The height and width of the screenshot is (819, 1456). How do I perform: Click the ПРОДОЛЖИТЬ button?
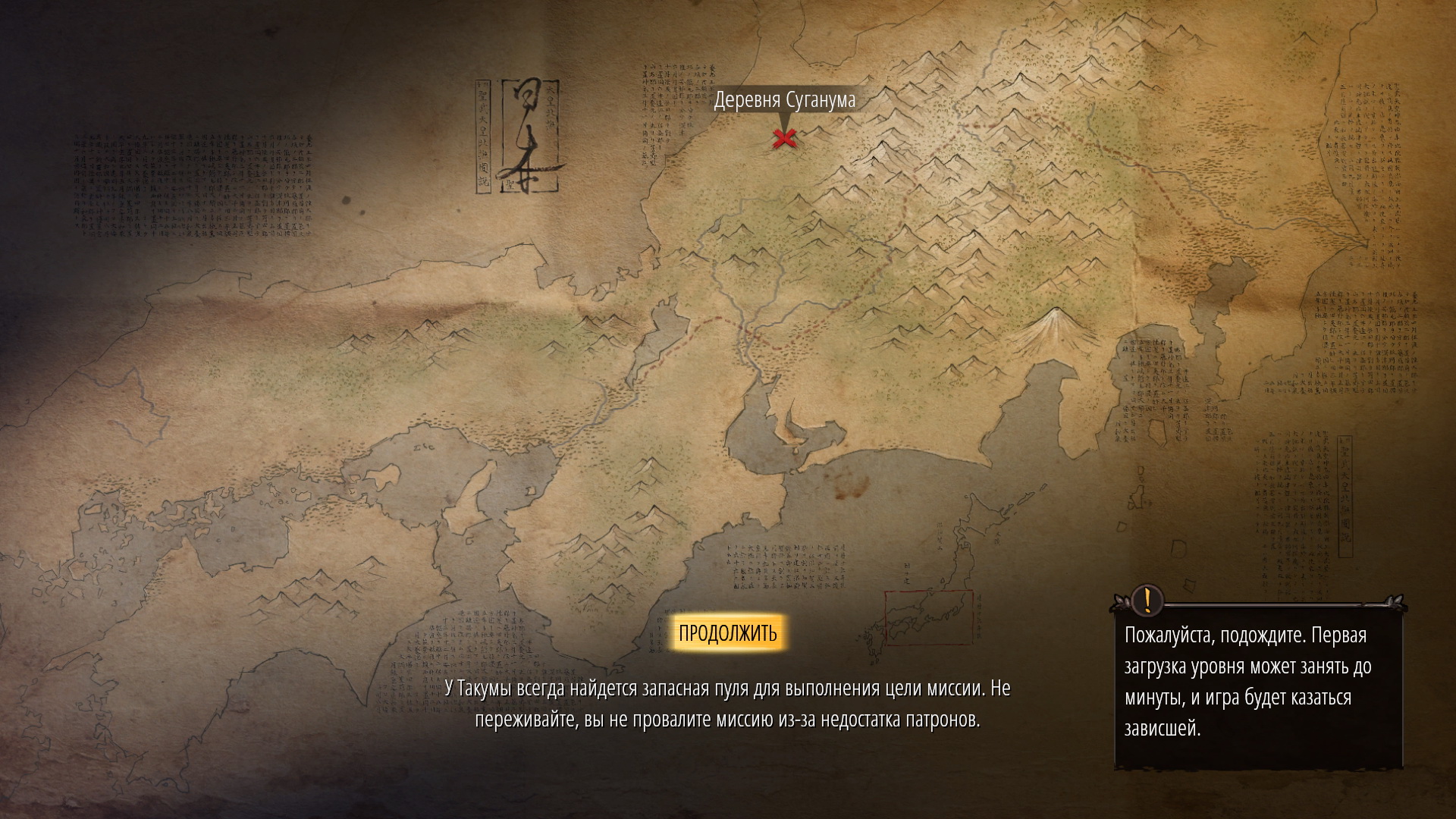click(727, 633)
